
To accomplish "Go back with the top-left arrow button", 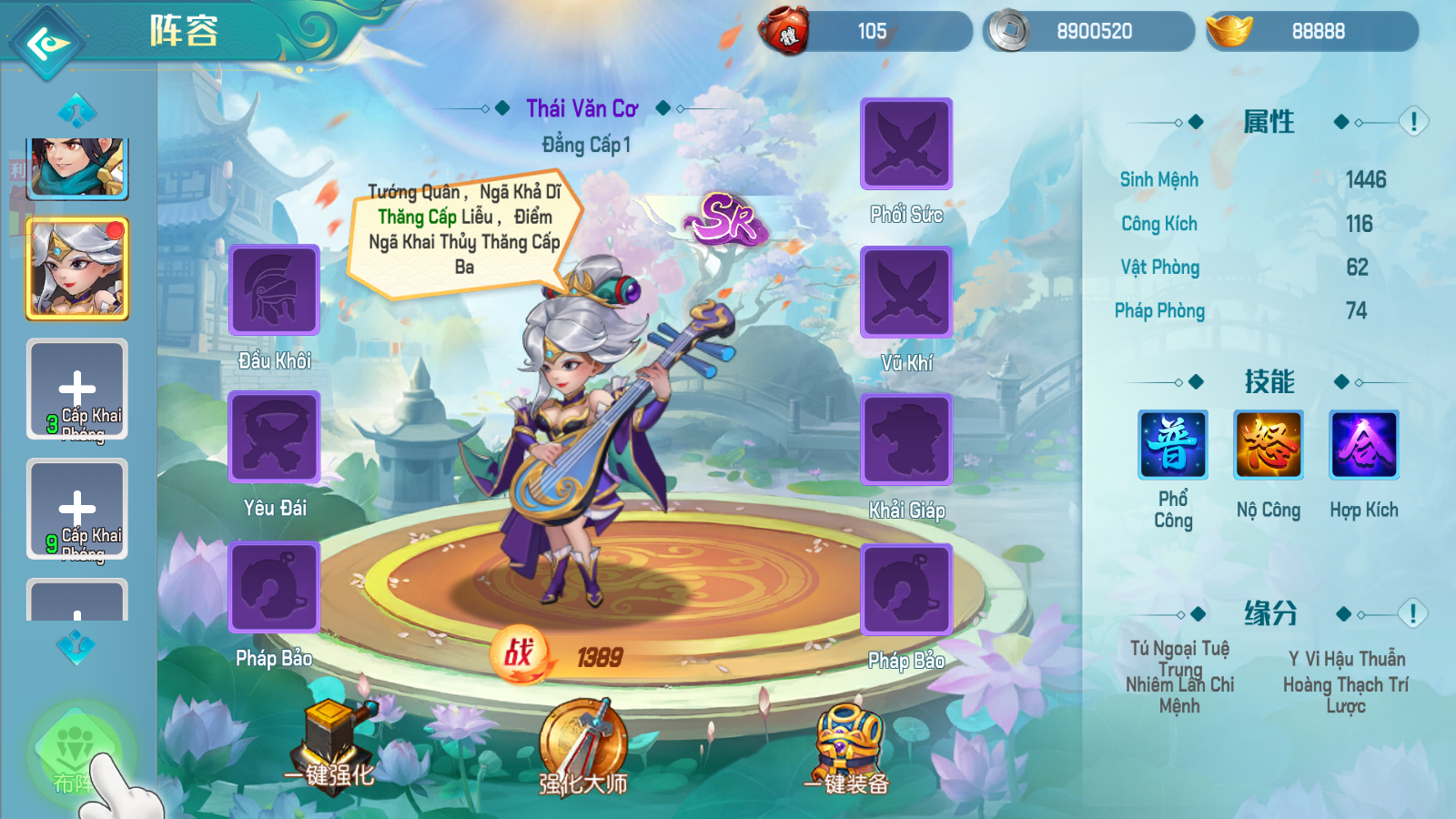I will click(46, 42).
